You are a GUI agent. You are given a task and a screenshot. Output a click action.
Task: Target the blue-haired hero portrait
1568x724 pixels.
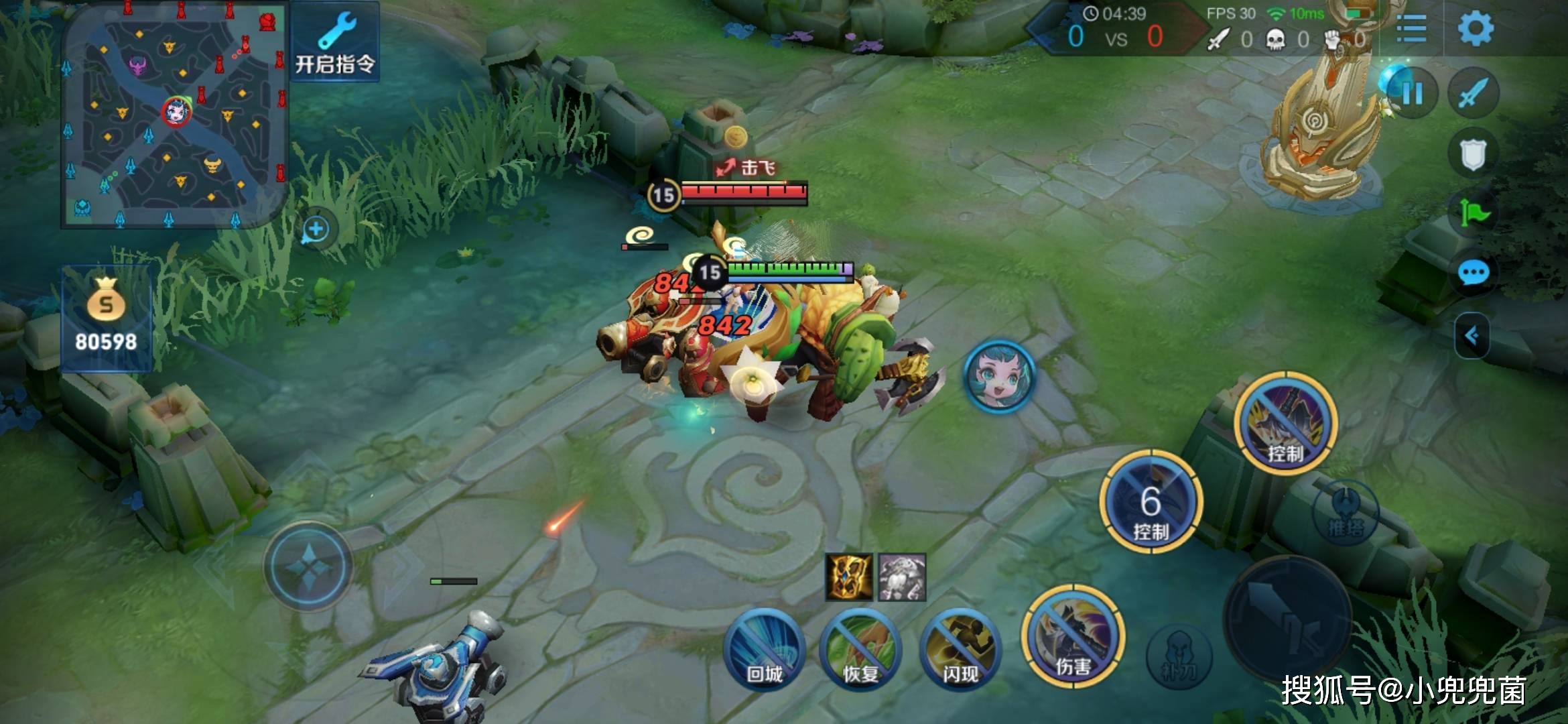pyautogui.click(x=999, y=375)
